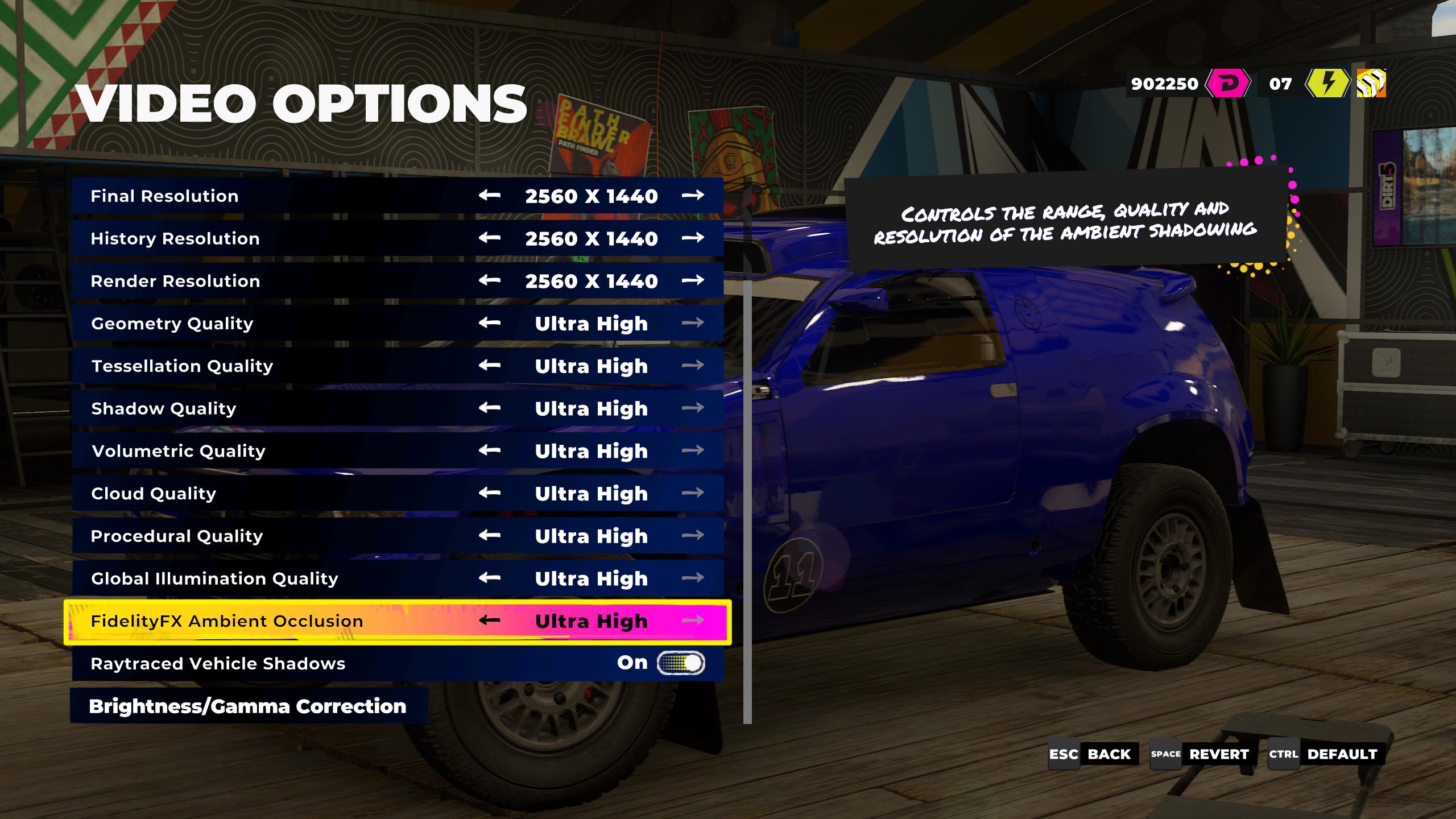Step Cloud Quality down
This screenshot has width=1456, height=819.
tap(489, 493)
